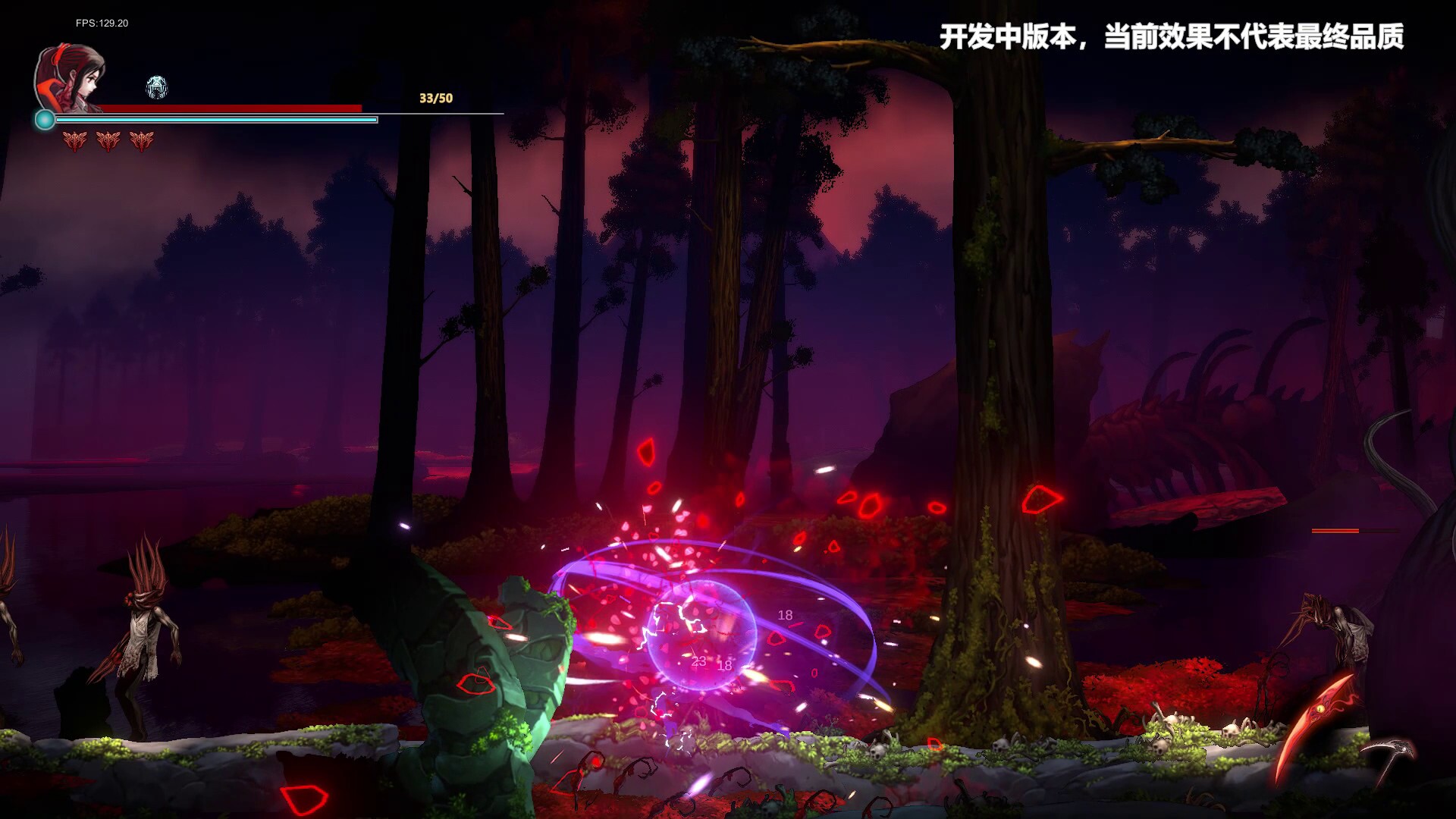Click the third red emblem skill icon
1456x819 pixels.
[141, 141]
